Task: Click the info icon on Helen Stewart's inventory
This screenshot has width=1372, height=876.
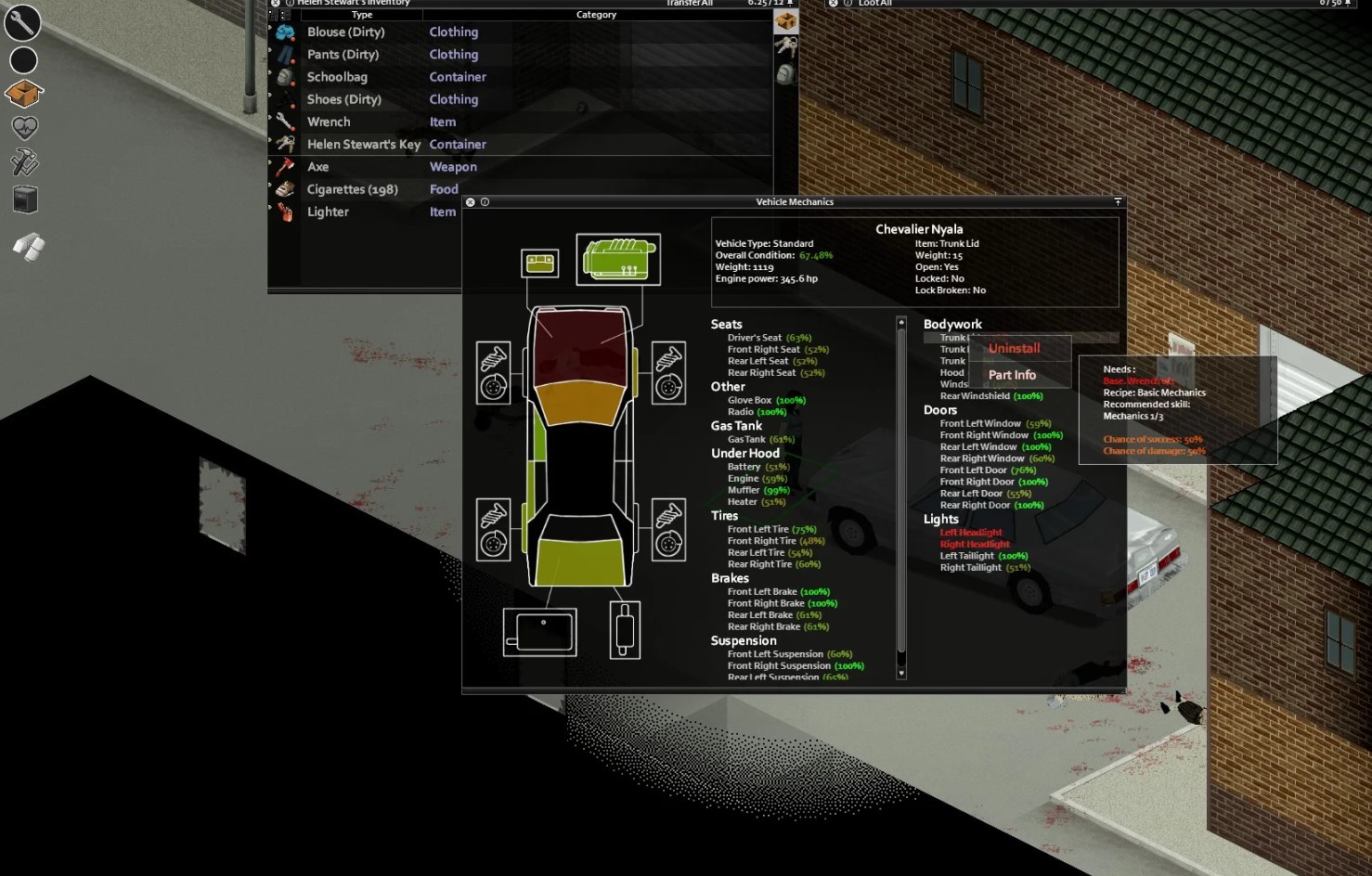Action: [290, 3]
